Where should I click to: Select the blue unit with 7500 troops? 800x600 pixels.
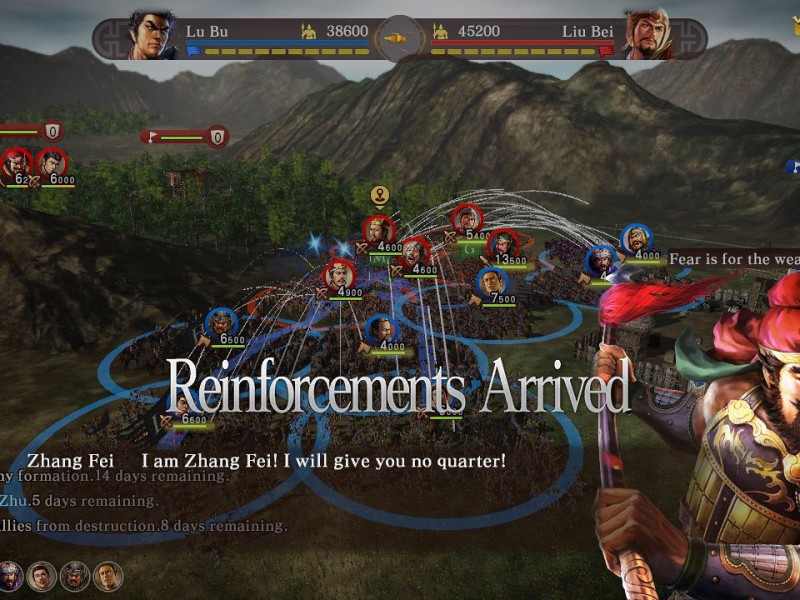(x=492, y=283)
